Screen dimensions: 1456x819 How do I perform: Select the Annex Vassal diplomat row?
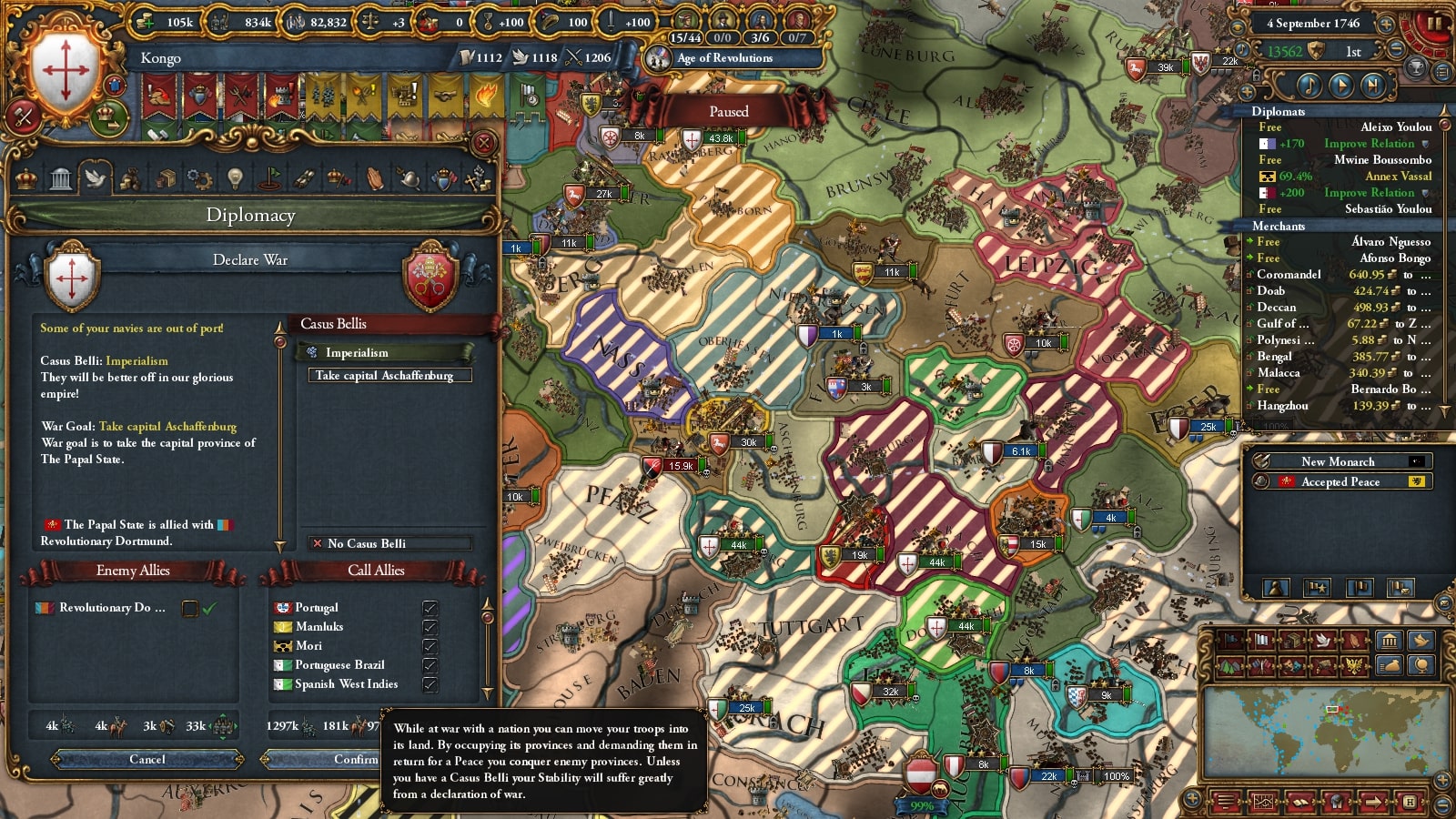click(1344, 177)
